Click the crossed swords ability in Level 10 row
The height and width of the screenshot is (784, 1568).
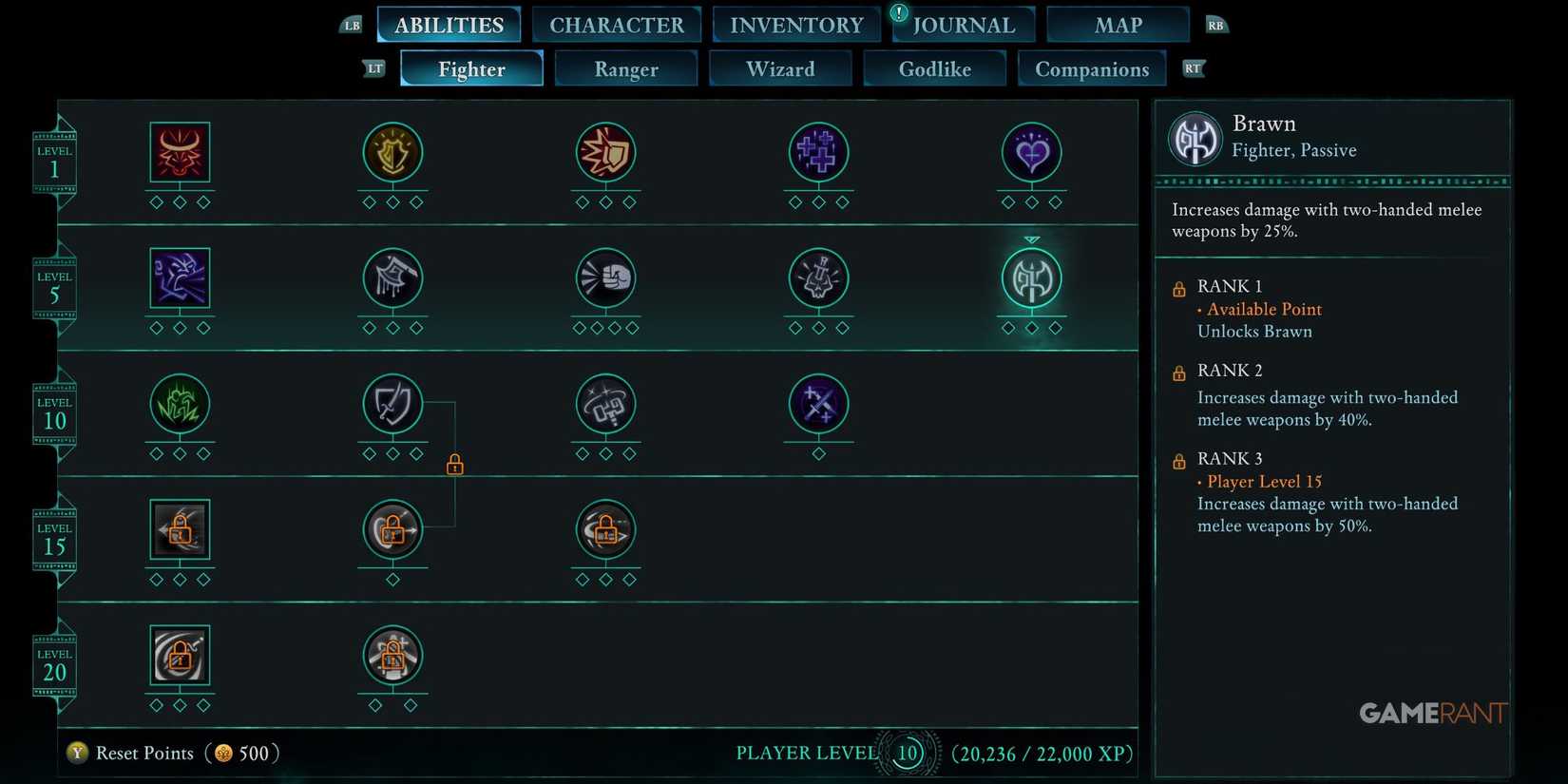coord(819,407)
